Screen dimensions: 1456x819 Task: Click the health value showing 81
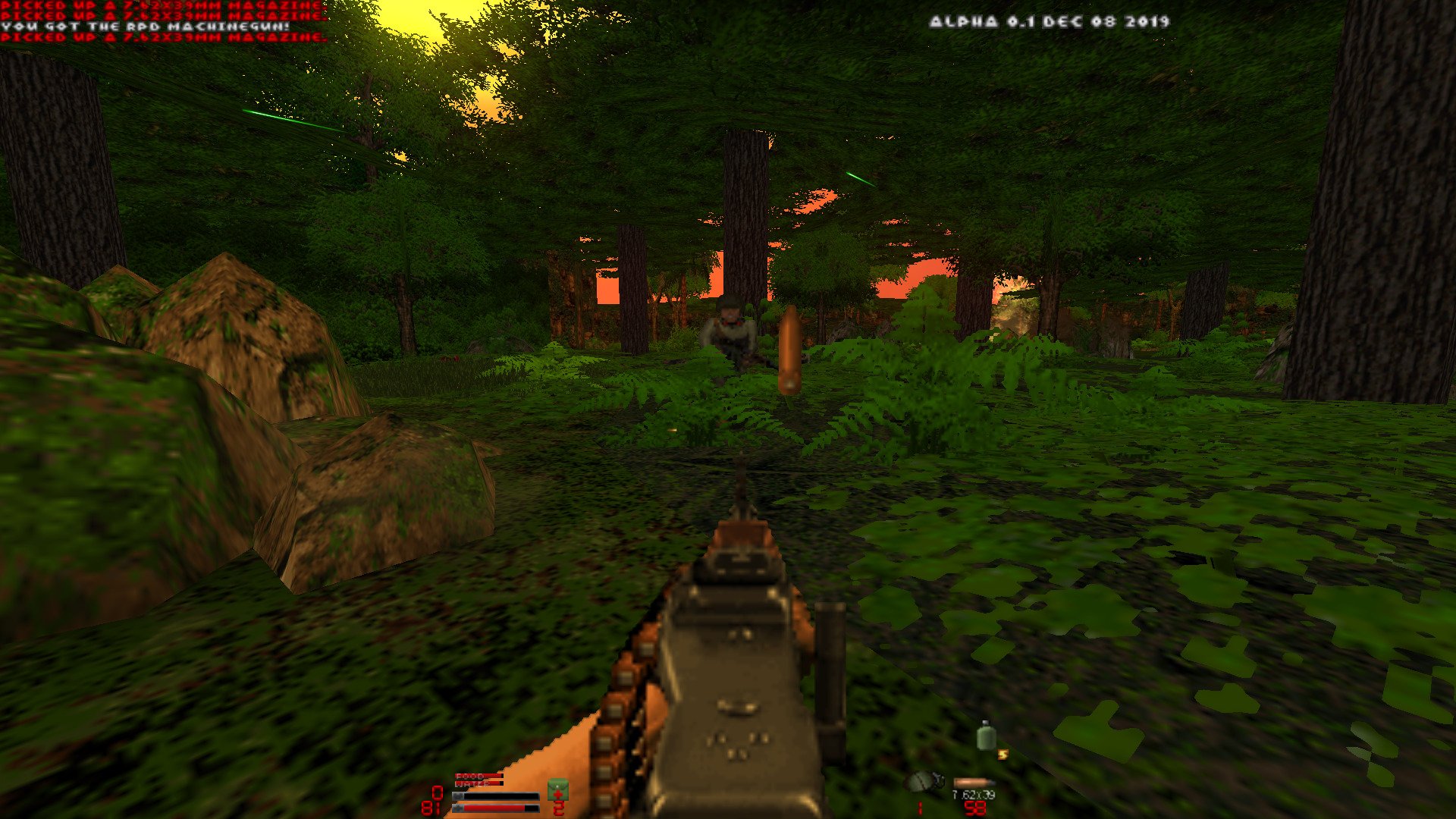(432, 806)
